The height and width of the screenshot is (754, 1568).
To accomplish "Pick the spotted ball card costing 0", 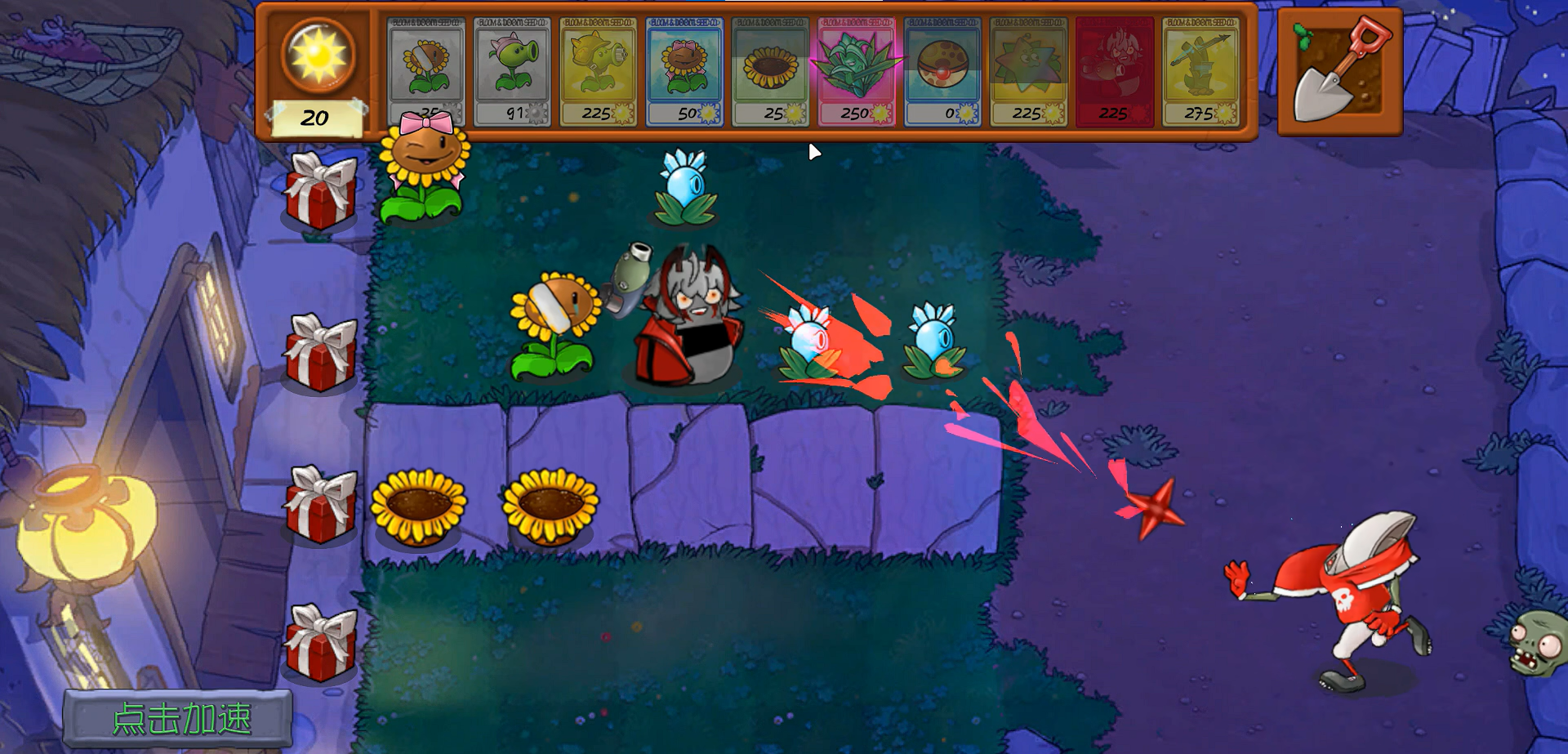I will pyautogui.click(x=942, y=71).
